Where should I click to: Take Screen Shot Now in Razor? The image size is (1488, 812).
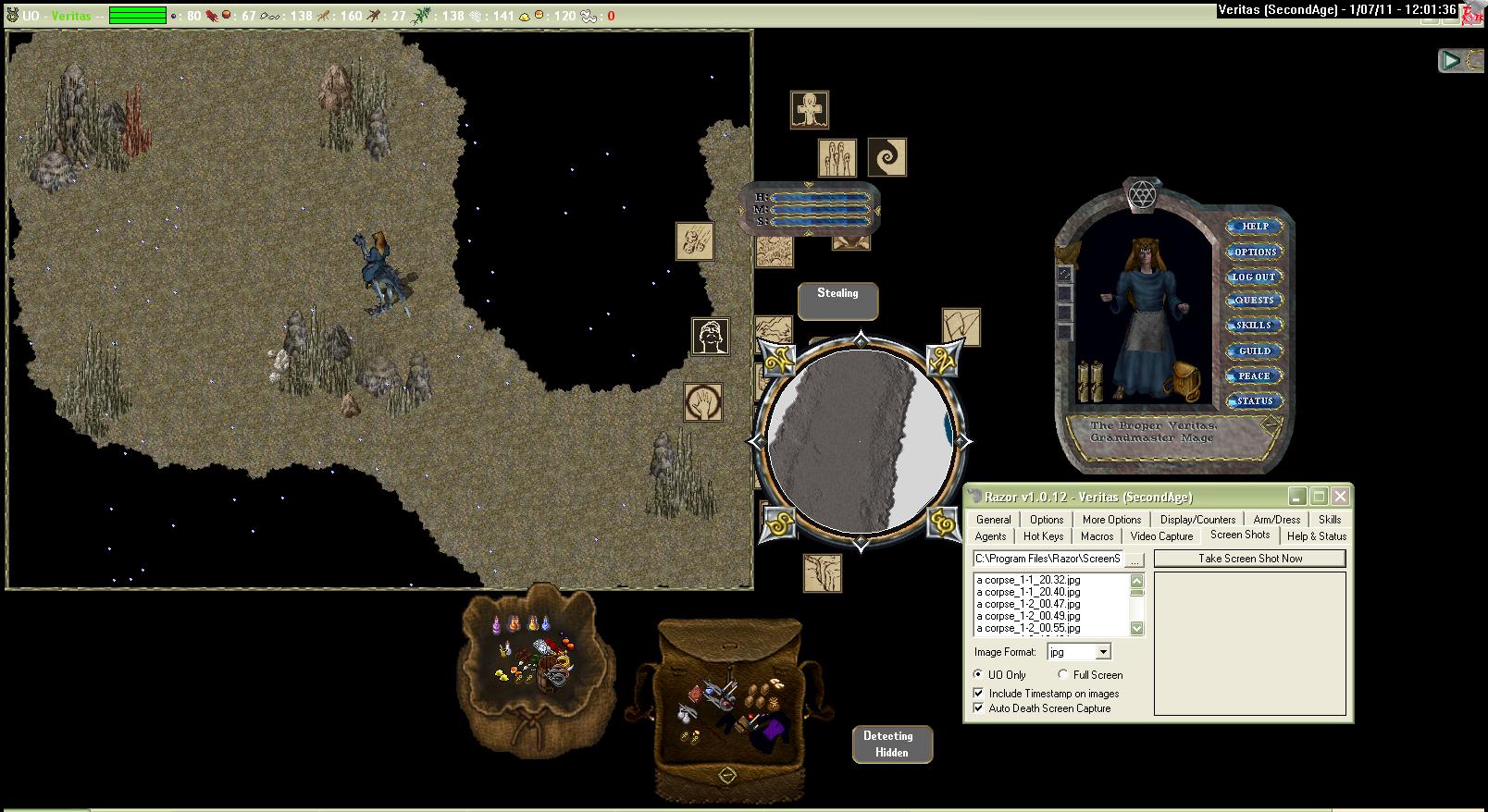point(1249,559)
